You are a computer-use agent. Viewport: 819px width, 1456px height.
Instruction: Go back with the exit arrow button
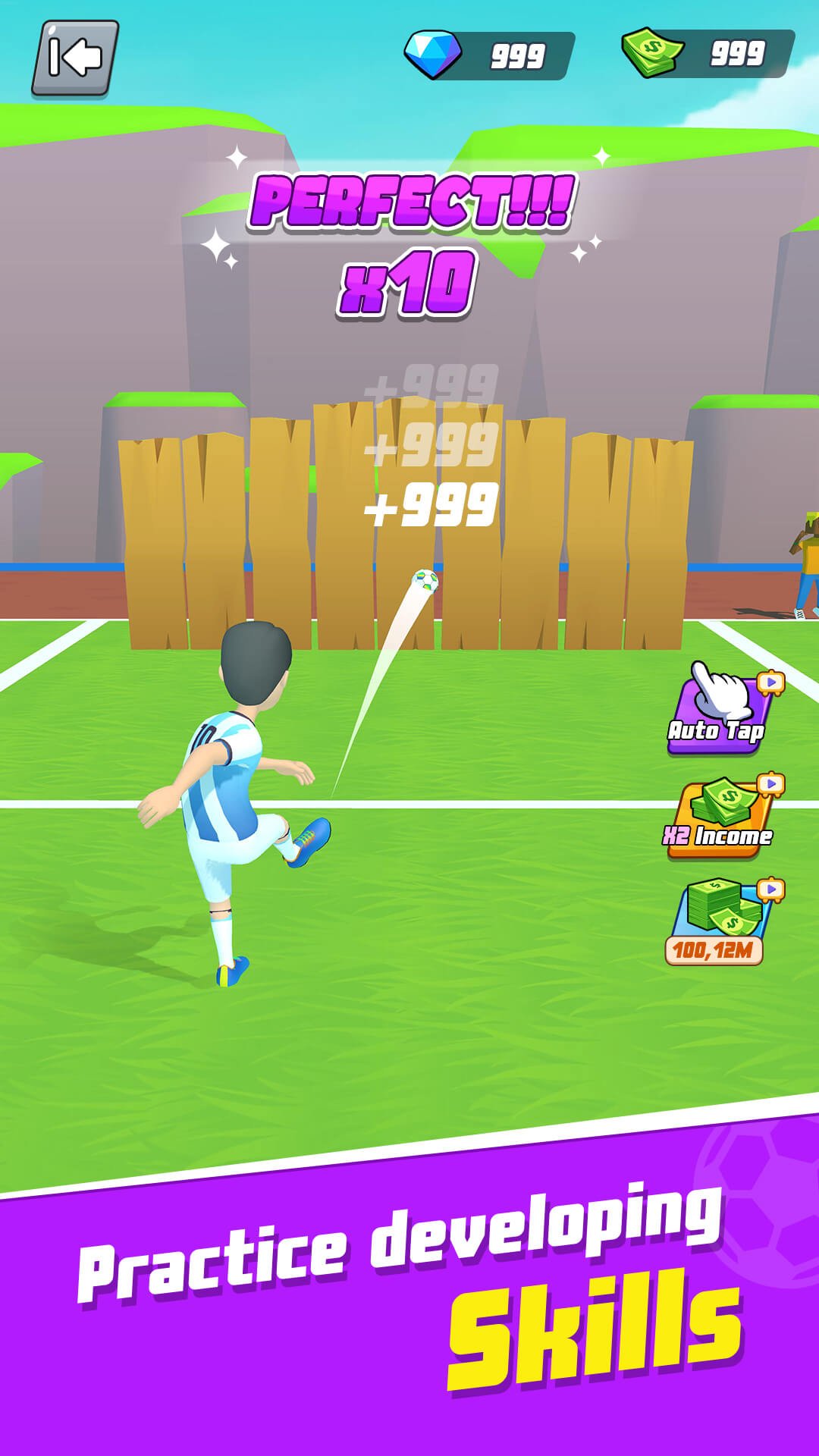(75, 58)
